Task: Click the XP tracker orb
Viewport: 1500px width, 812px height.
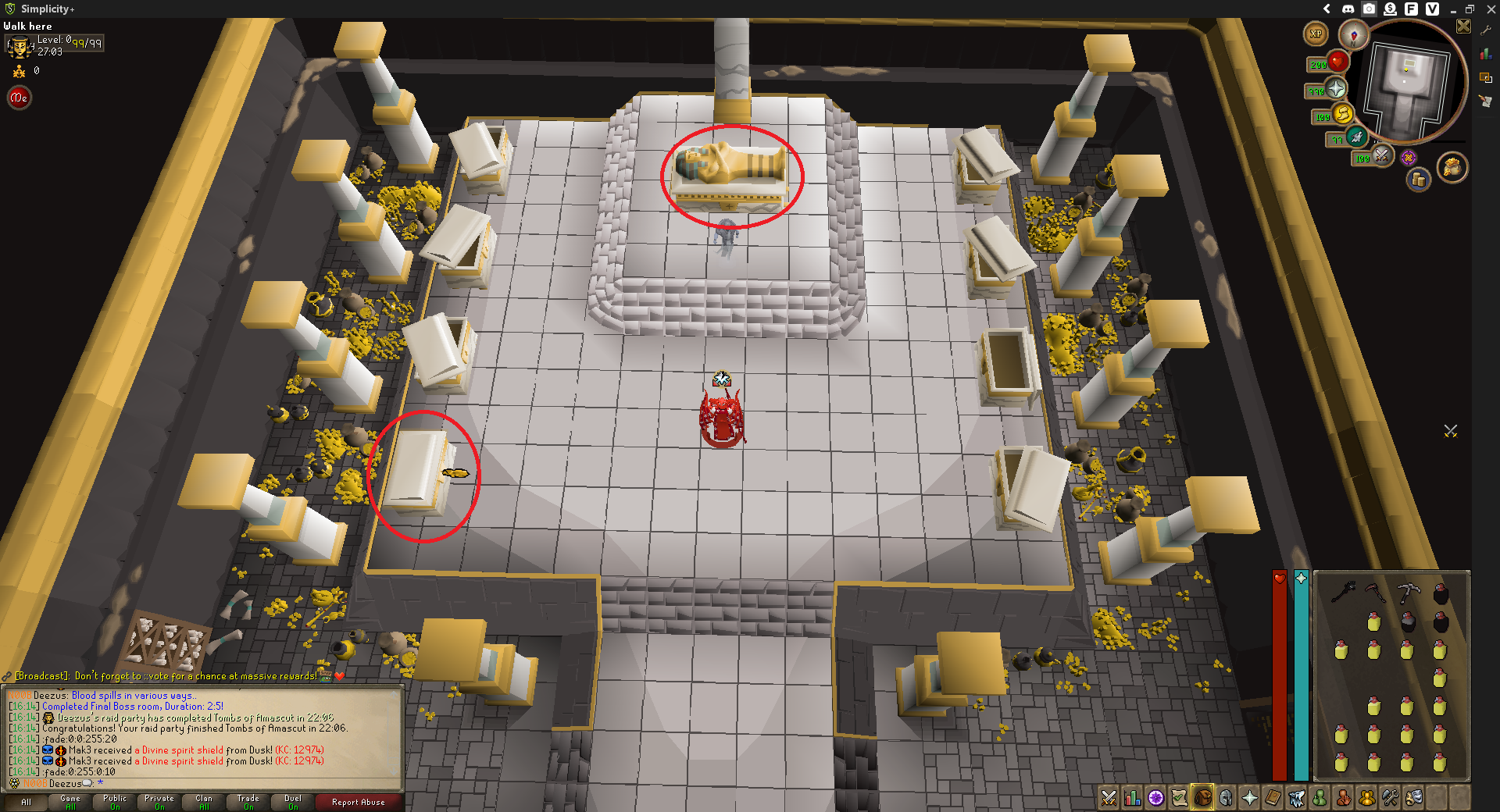Action: coord(1316,34)
